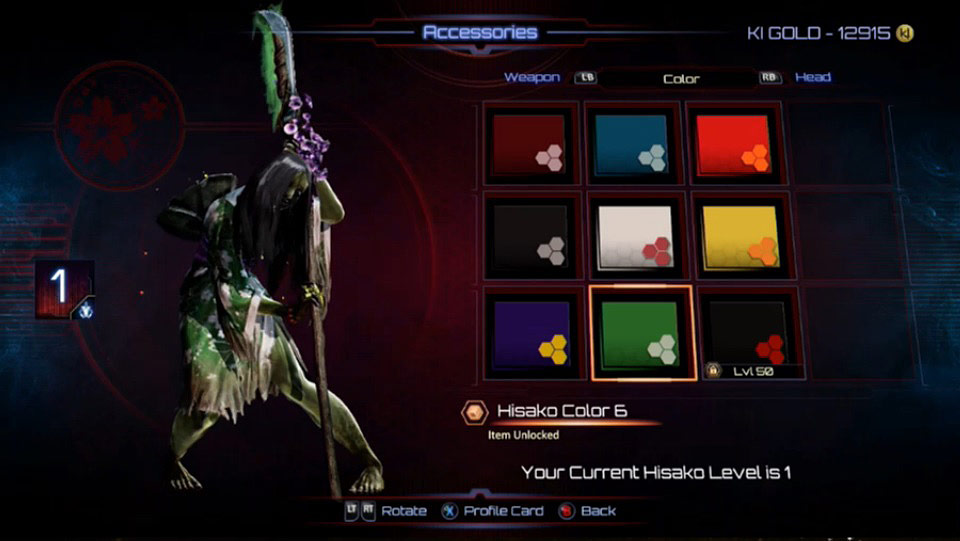Select the player 1 badge icon
960x541 pixels.
(x=64, y=289)
